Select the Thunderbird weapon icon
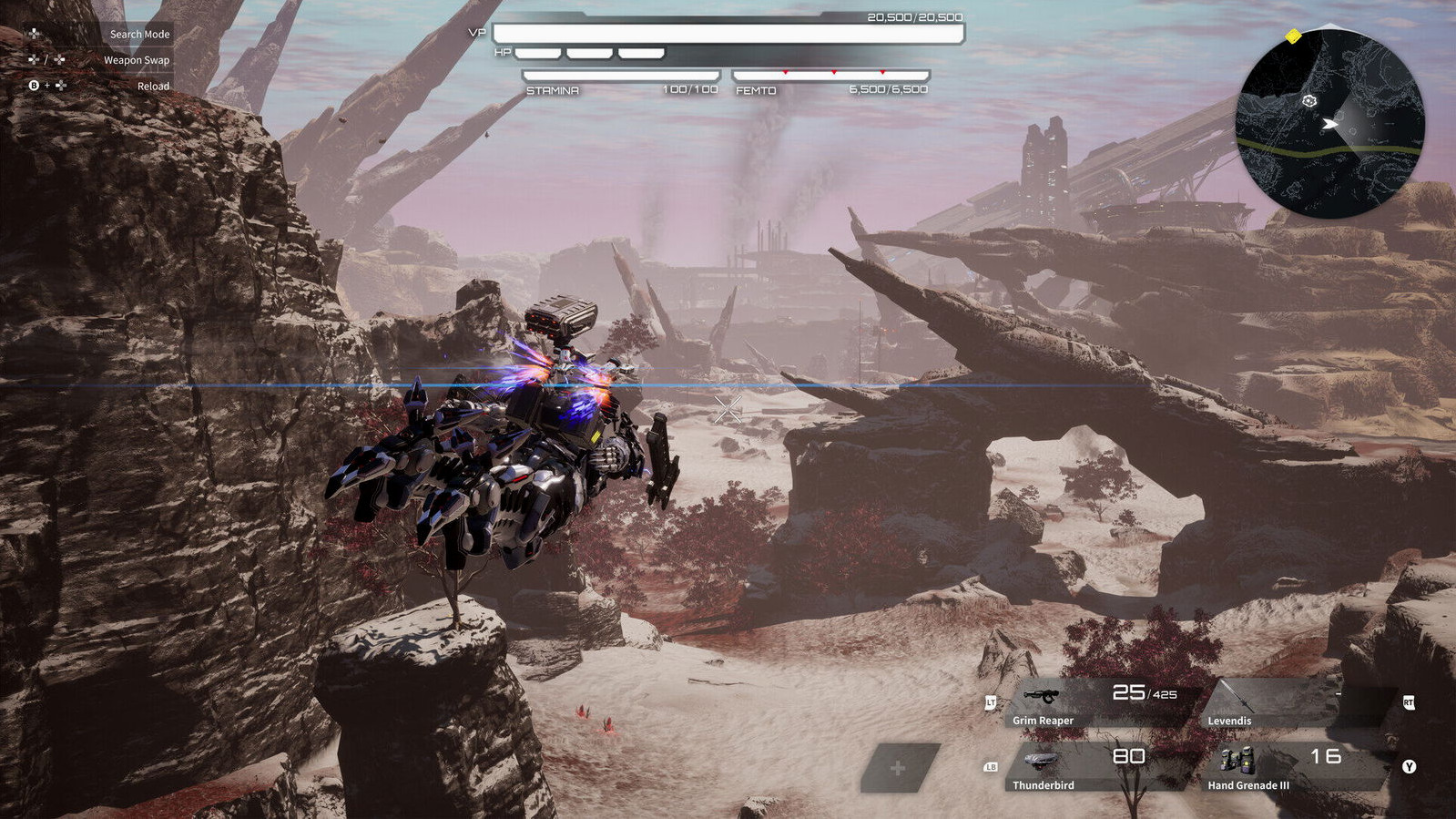This screenshot has width=1456, height=819. 1040,761
